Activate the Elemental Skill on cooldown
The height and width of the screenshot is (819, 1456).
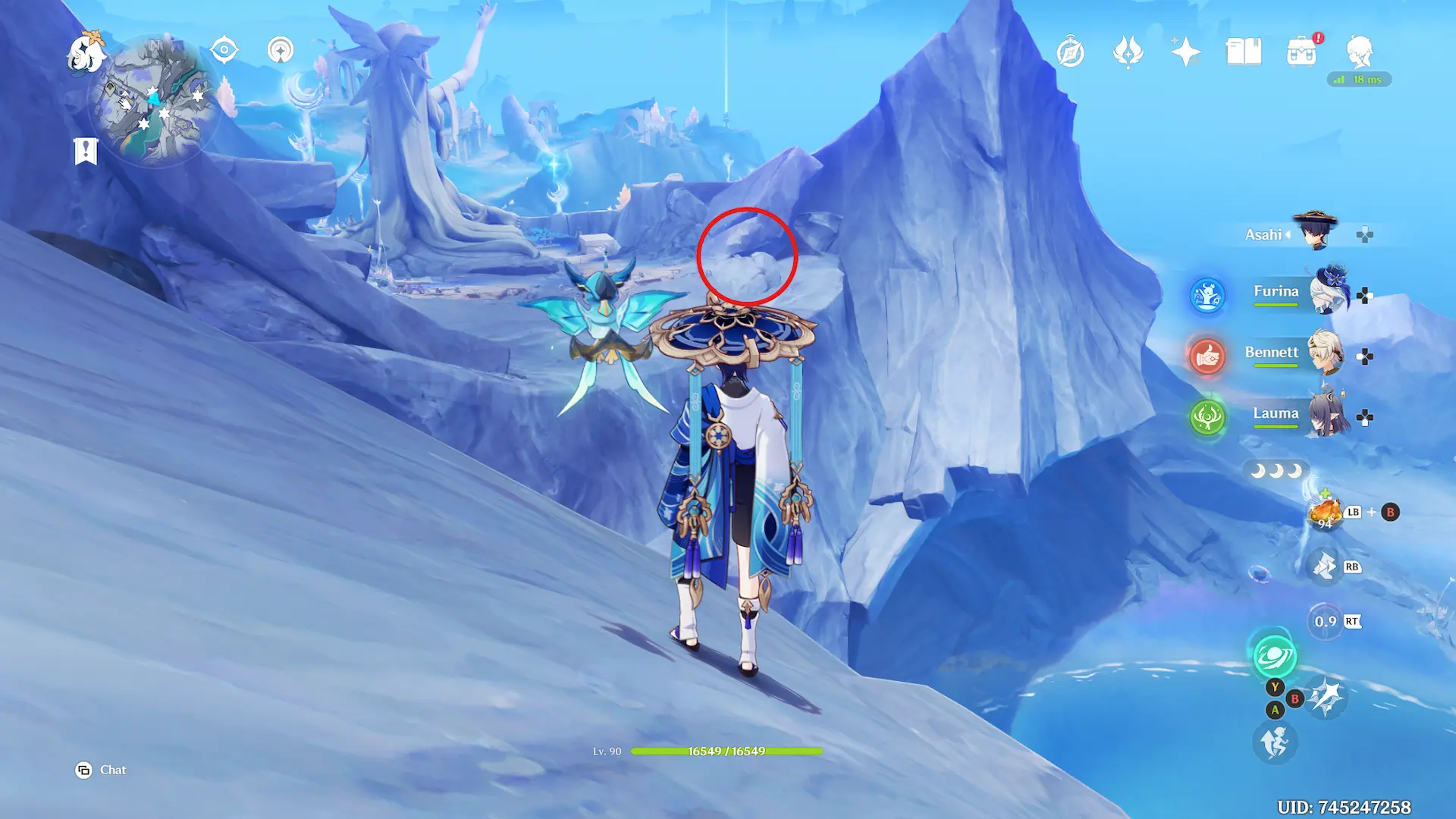[x=1325, y=622]
